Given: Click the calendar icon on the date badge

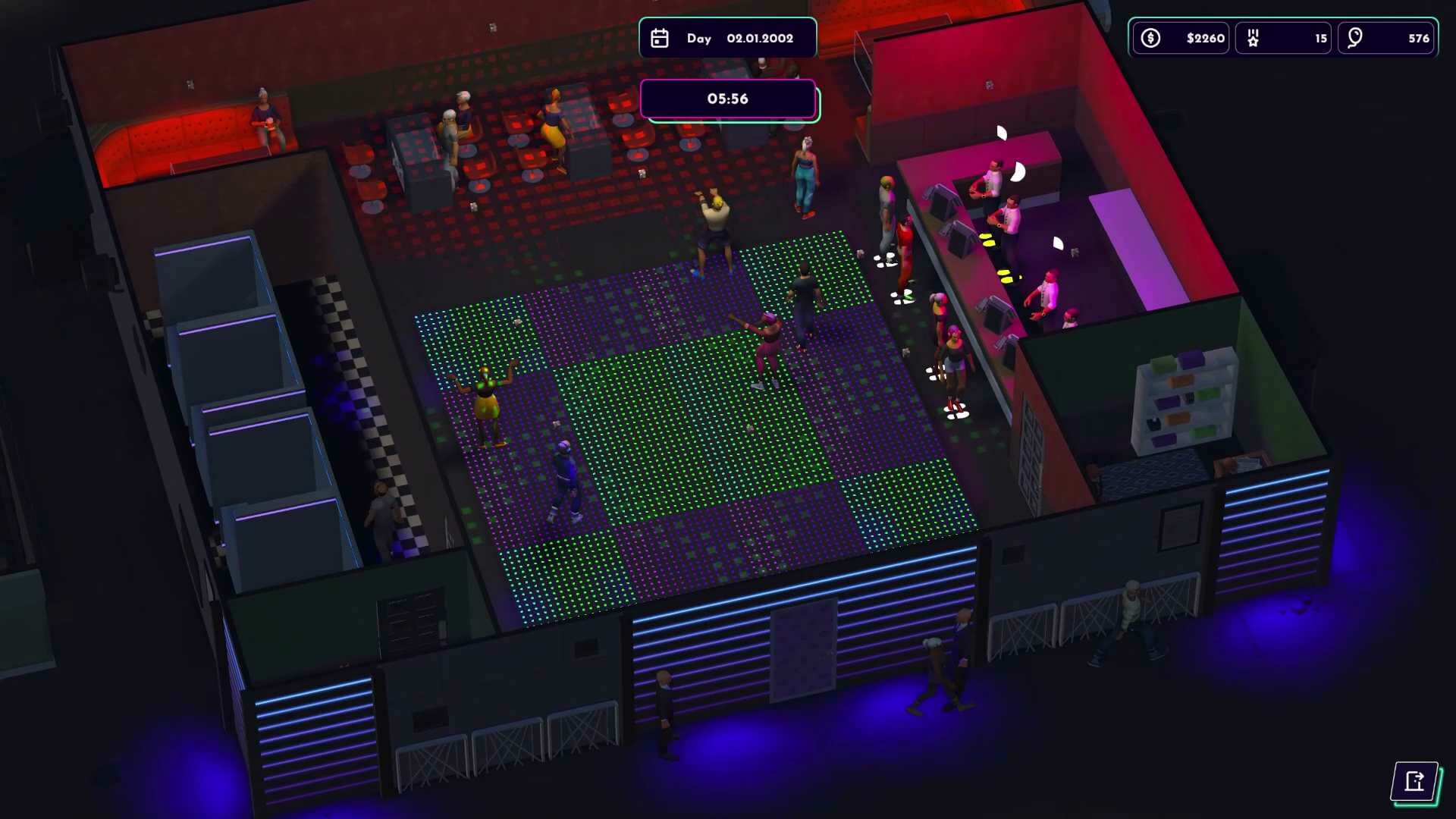Looking at the screenshot, I should [660, 37].
